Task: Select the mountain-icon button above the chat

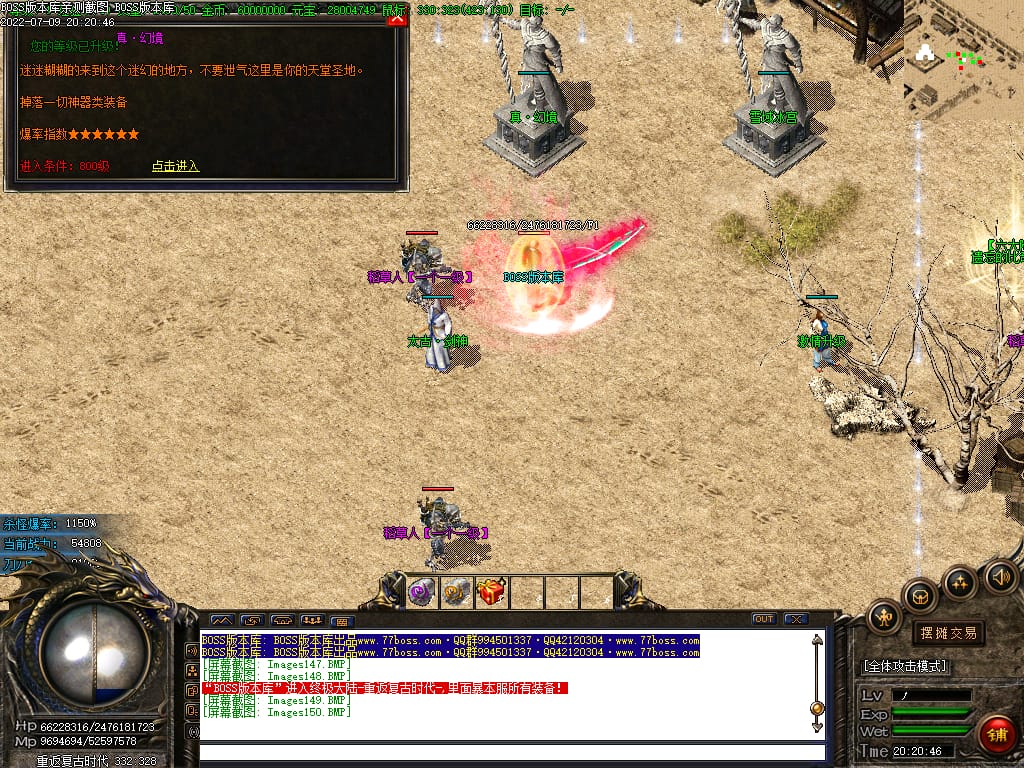Action: tap(222, 620)
